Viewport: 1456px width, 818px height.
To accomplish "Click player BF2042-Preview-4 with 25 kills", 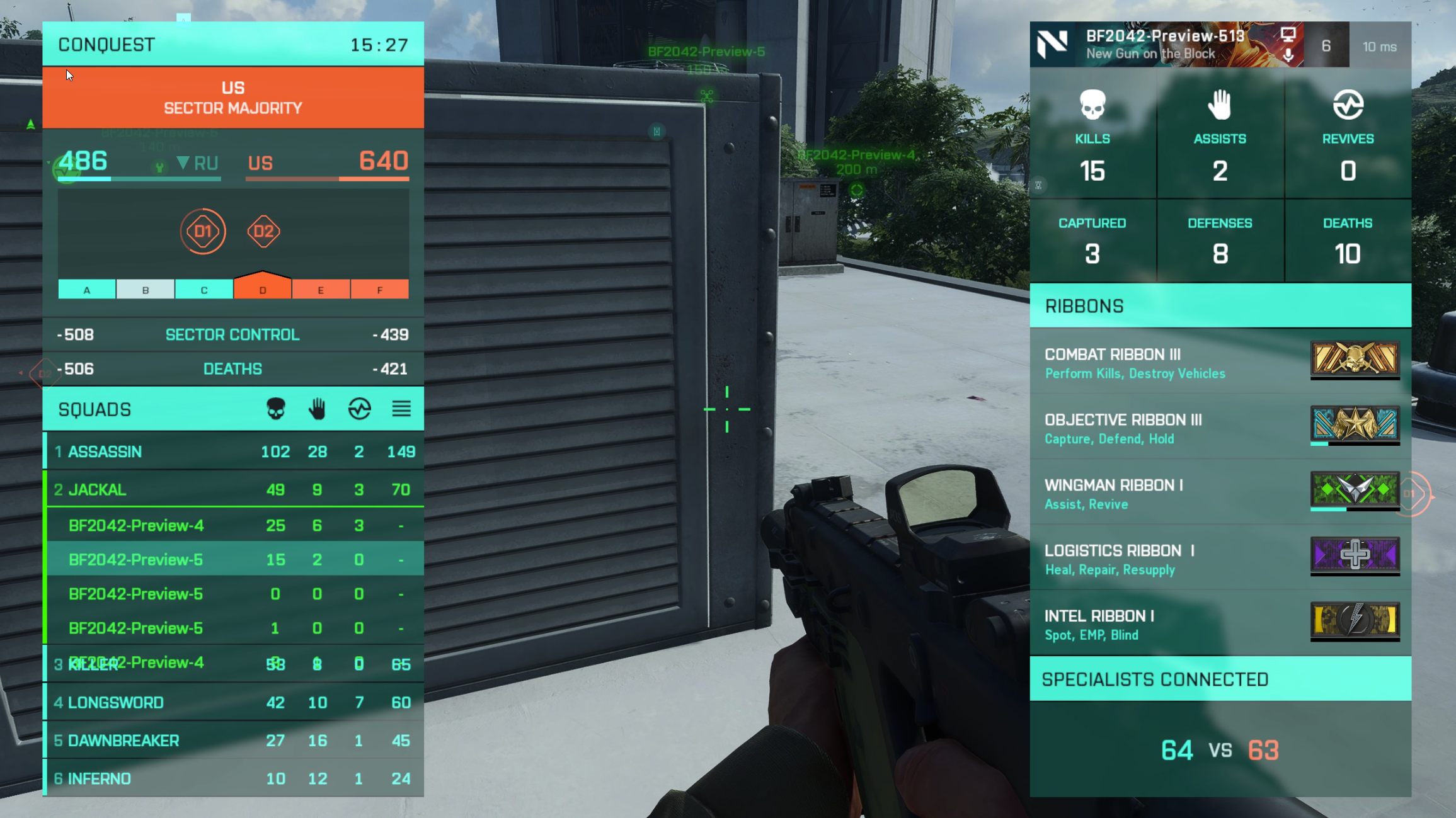I will click(x=233, y=525).
